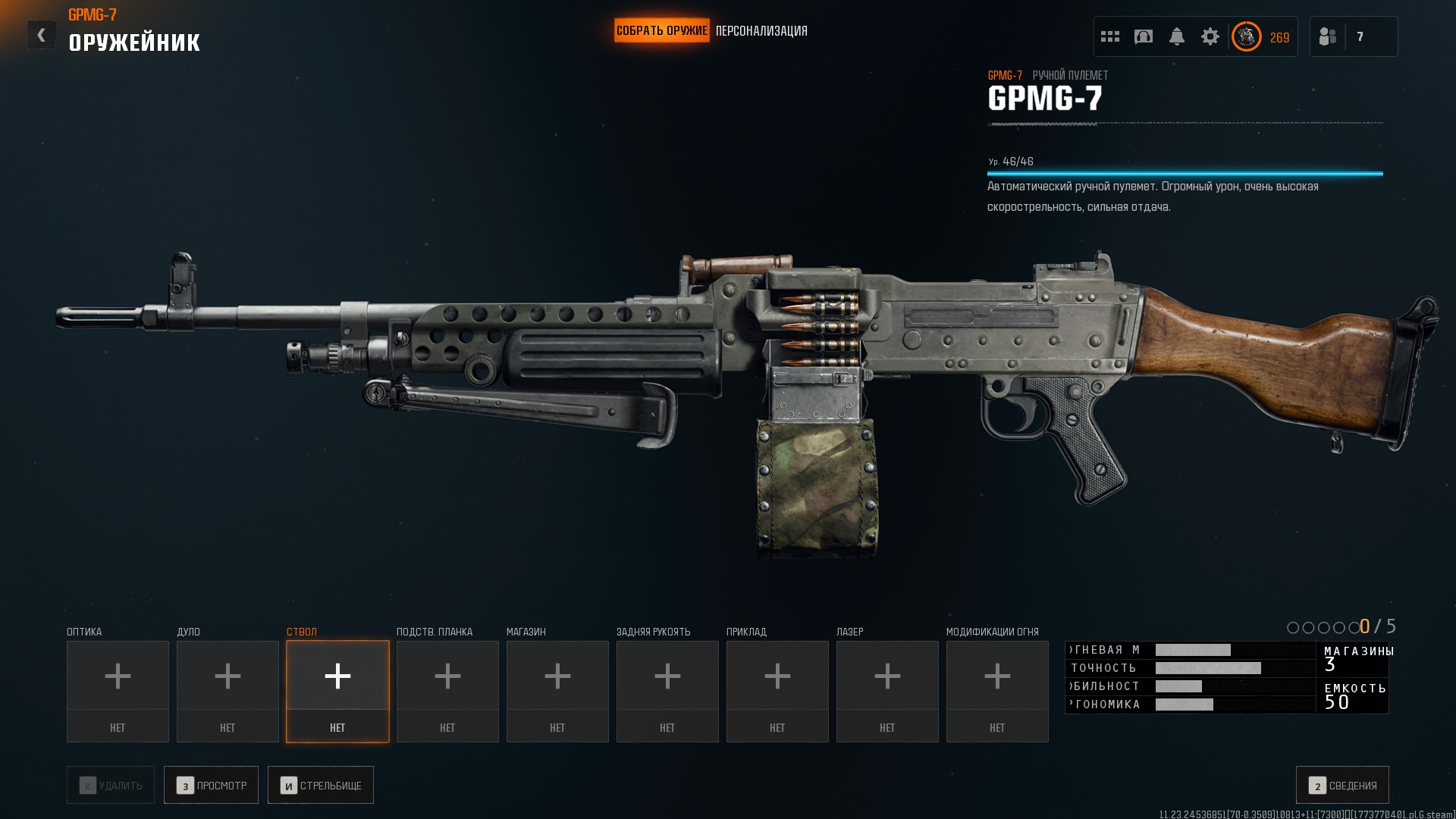Viewport: 1456px width, 819px height.
Task: Click the Просмотр button
Action: click(212, 785)
